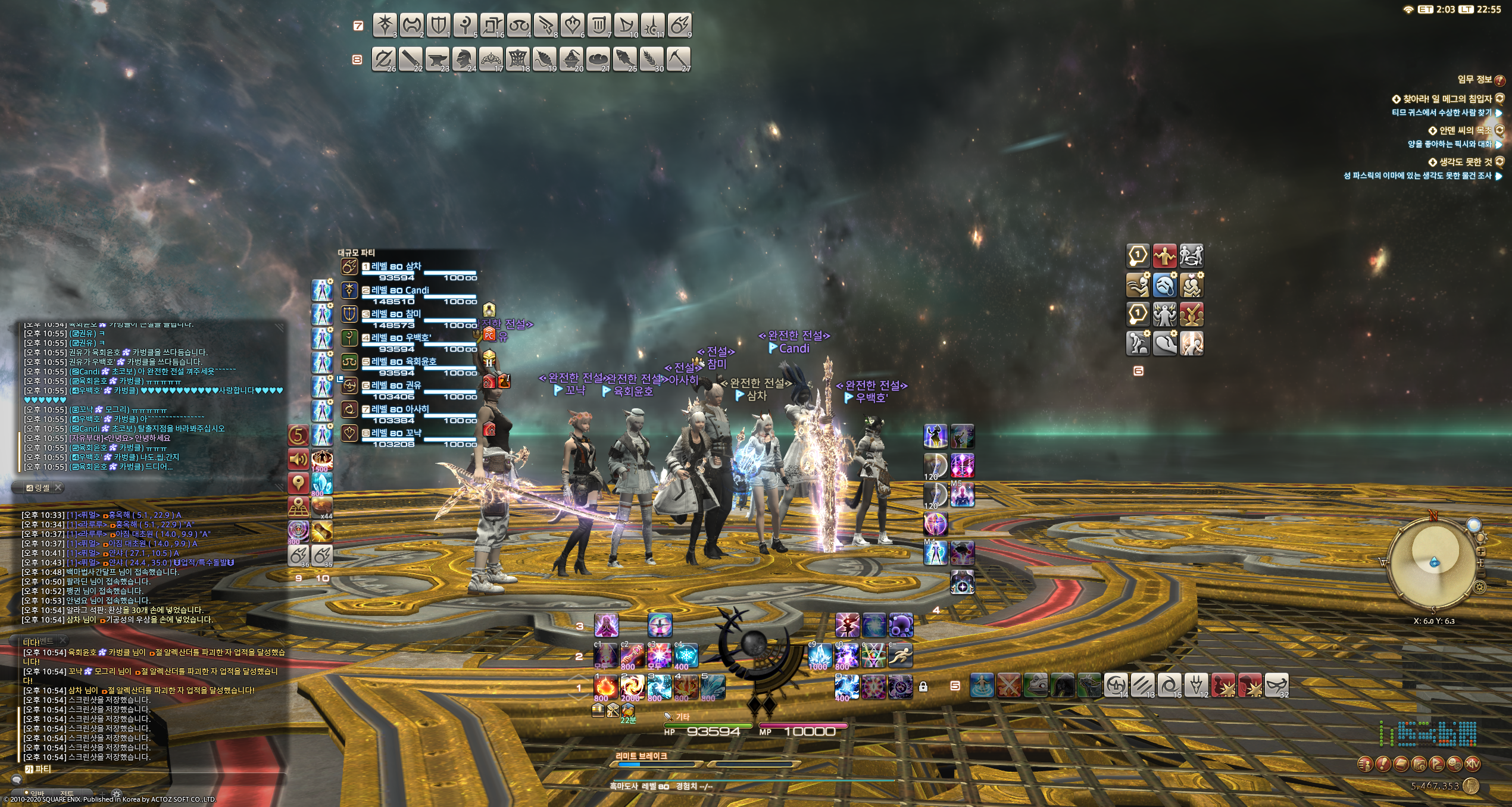
Task: Select the Warrior axe gear set icon
Action: [x=412, y=25]
